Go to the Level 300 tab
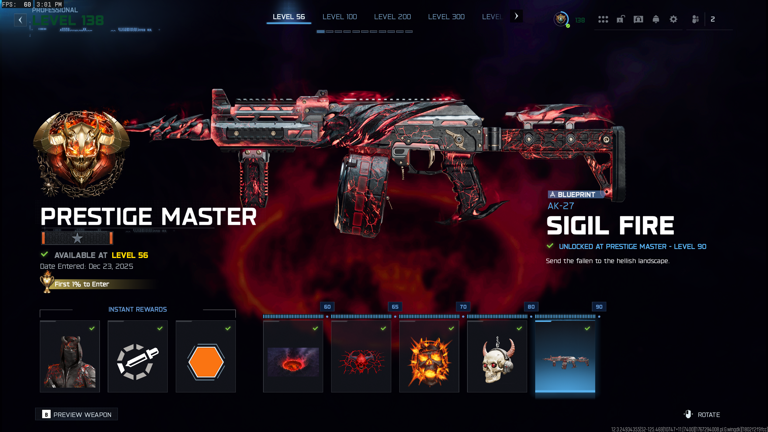The image size is (768, 432). [446, 17]
